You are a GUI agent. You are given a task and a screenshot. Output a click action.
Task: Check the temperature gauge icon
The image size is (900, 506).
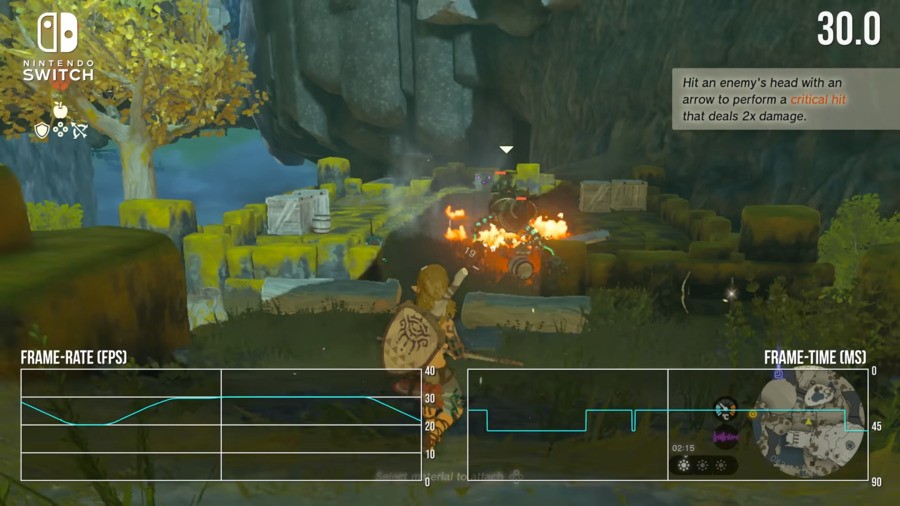point(725,408)
